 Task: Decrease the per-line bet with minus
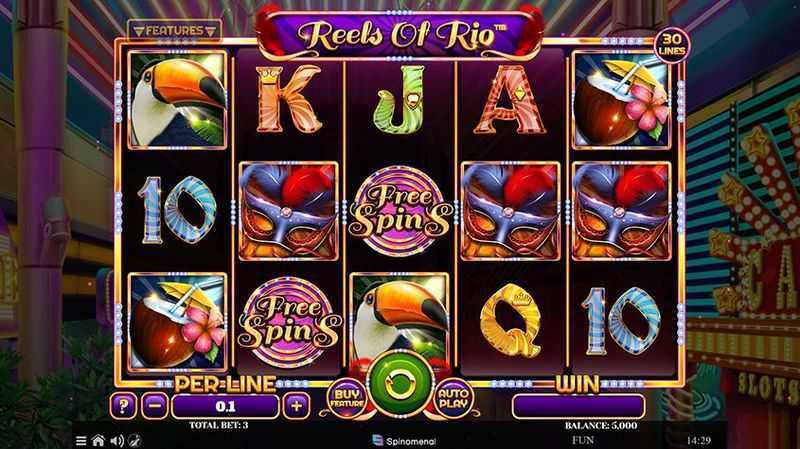(x=154, y=405)
